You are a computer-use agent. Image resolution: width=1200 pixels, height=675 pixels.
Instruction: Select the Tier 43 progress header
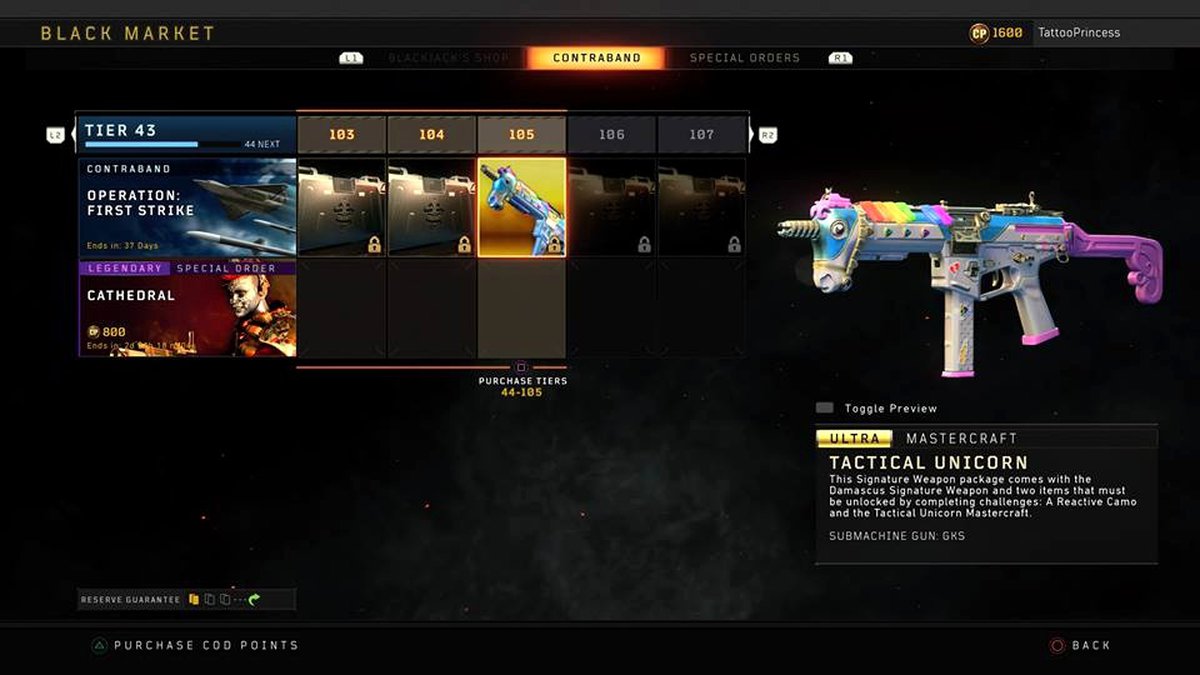pyautogui.click(x=187, y=134)
